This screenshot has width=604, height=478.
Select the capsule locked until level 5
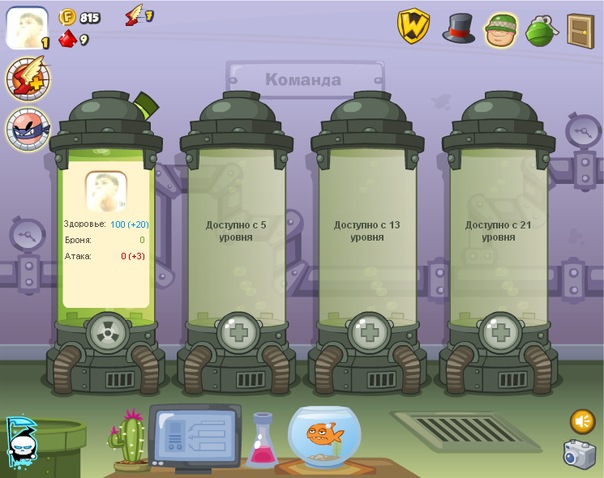(236, 231)
